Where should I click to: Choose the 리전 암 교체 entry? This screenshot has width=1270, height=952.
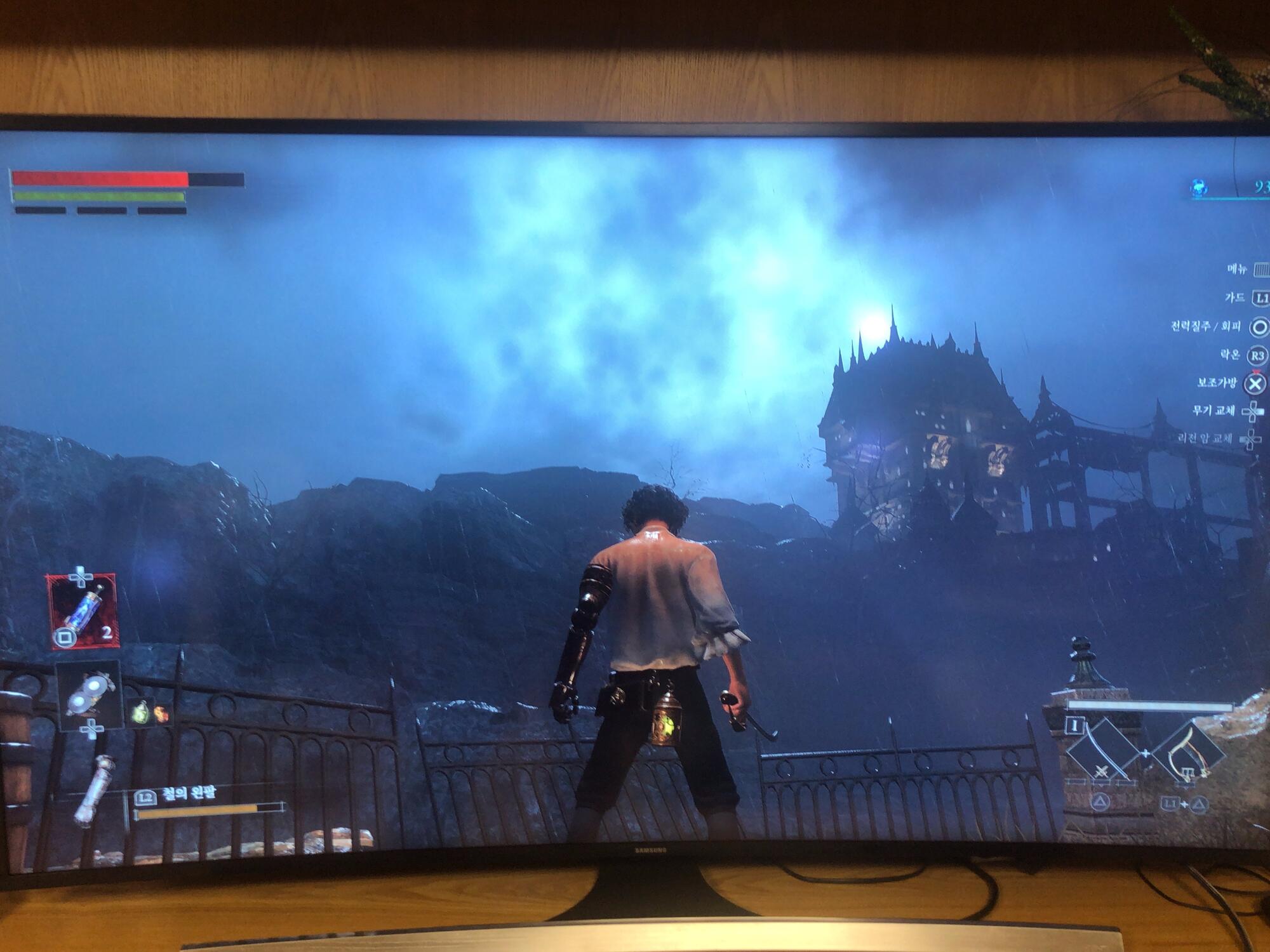1205,438
